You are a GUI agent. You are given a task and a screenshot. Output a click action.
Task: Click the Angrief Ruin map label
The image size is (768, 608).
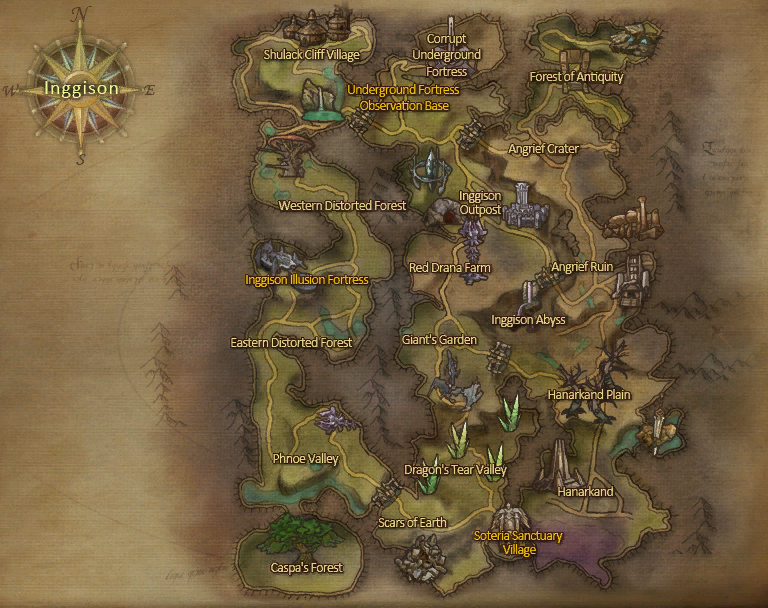582,268
